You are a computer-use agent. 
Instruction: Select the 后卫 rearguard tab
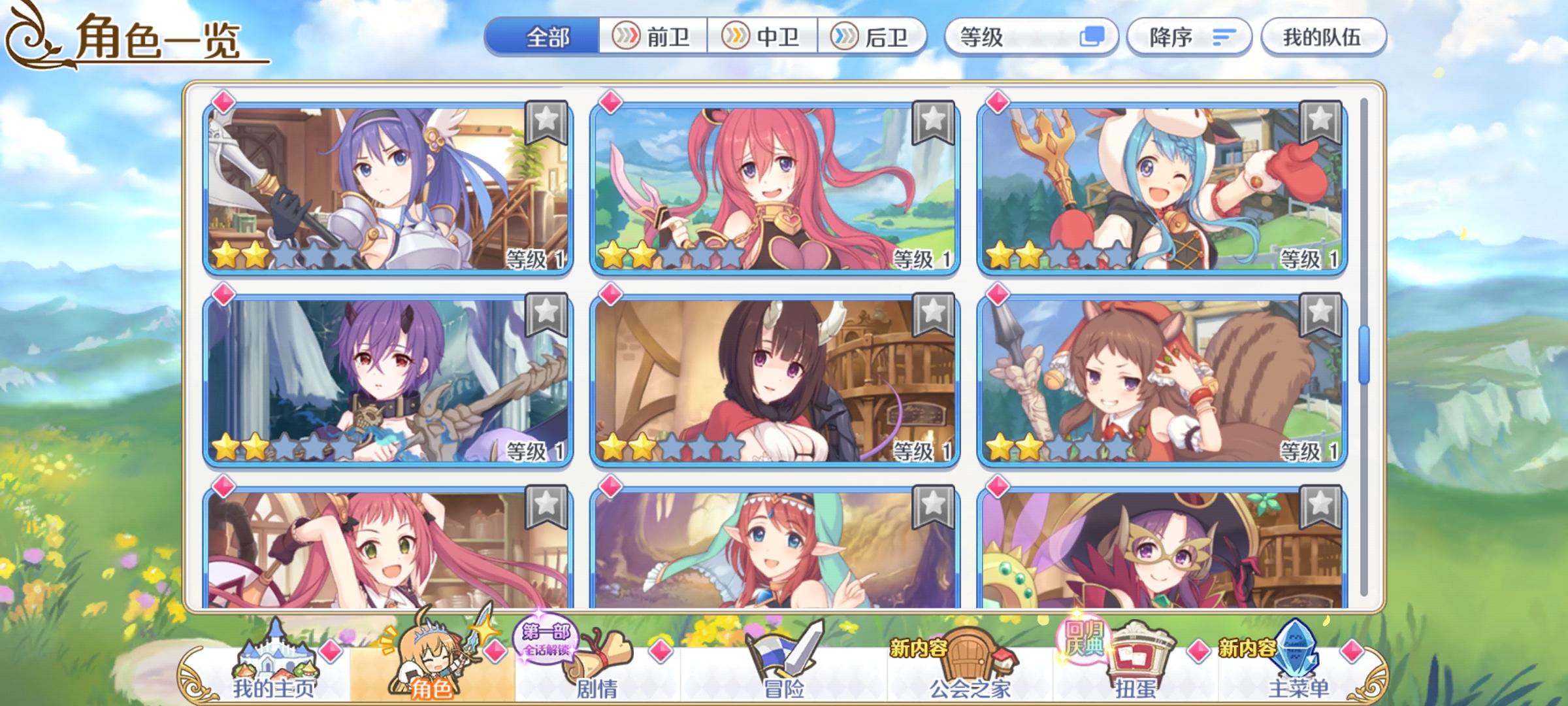coord(874,37)
